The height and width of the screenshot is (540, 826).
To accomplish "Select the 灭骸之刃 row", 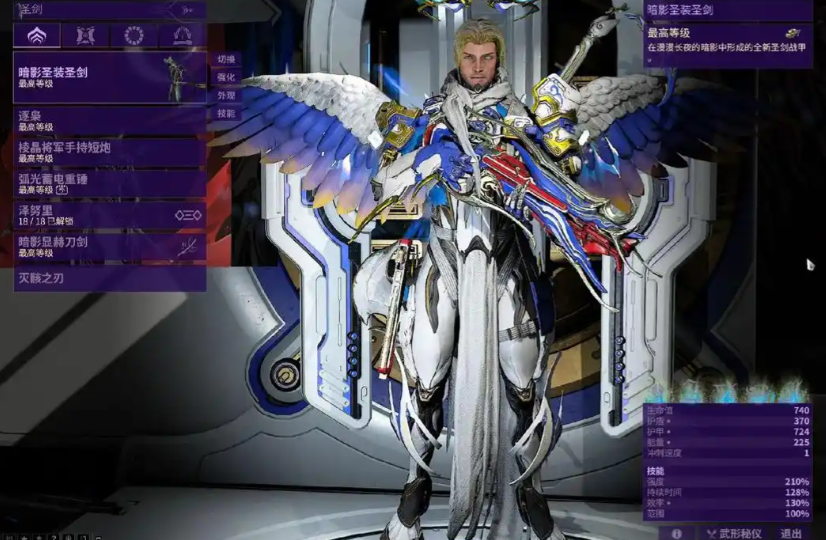I will [108, 278].
